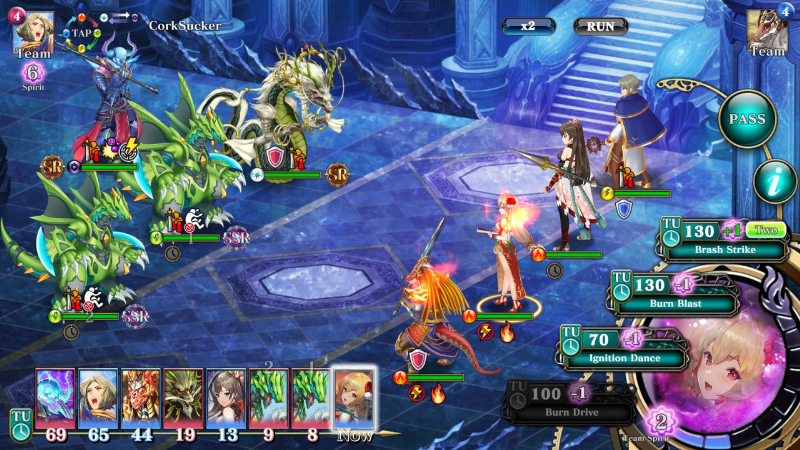
Task: Select the turn-order portrait marked 69
Action: click(x=54, y=399)
